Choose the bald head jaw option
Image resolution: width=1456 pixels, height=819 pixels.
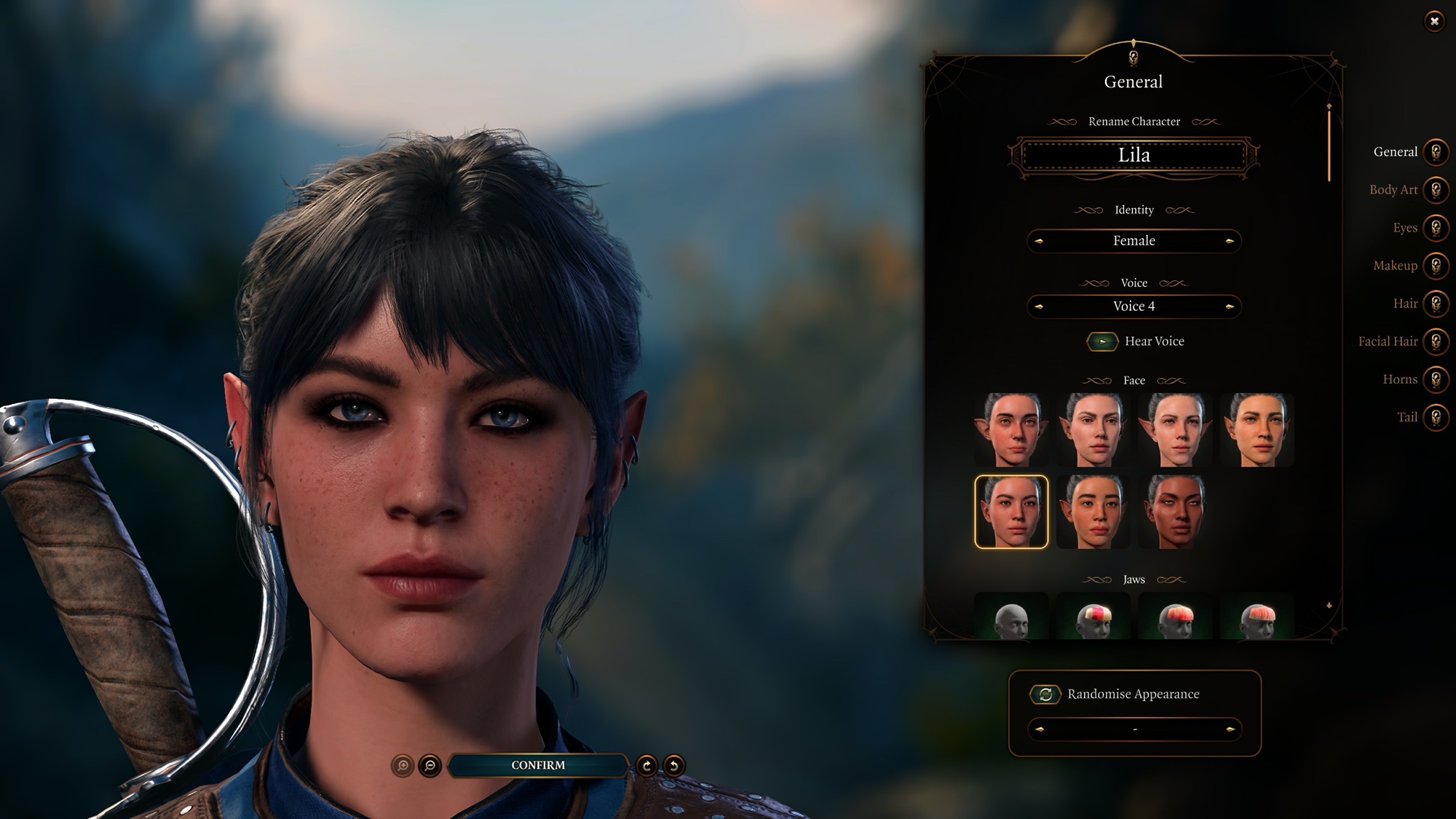click(x=1011, y=617)
